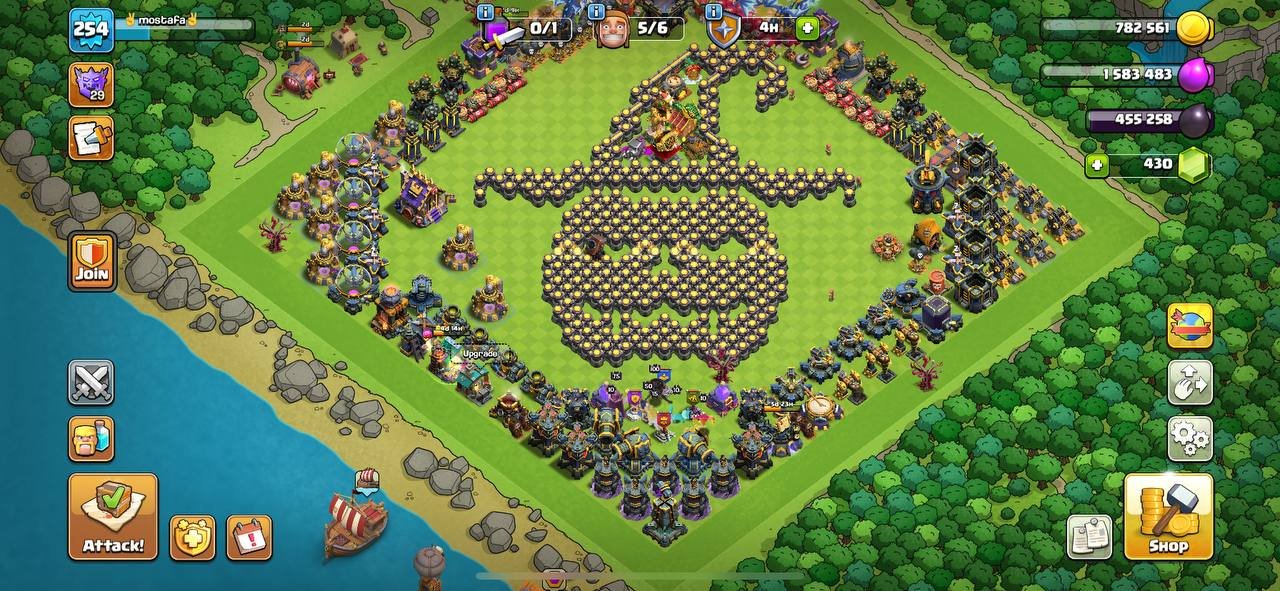Open the paper notes icon beside Shop

click(1089, 537)
